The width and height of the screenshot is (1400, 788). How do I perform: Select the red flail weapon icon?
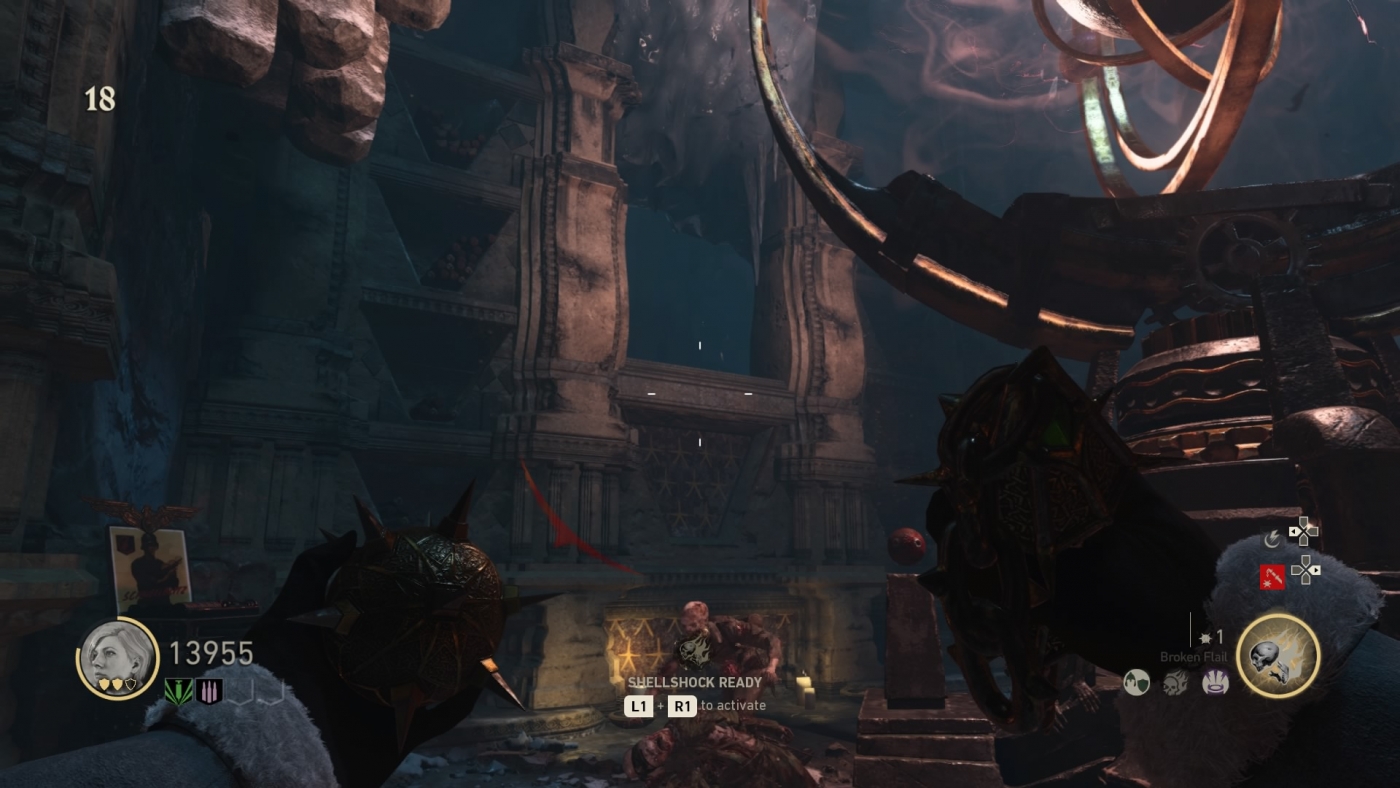[x=1272, y=576]
